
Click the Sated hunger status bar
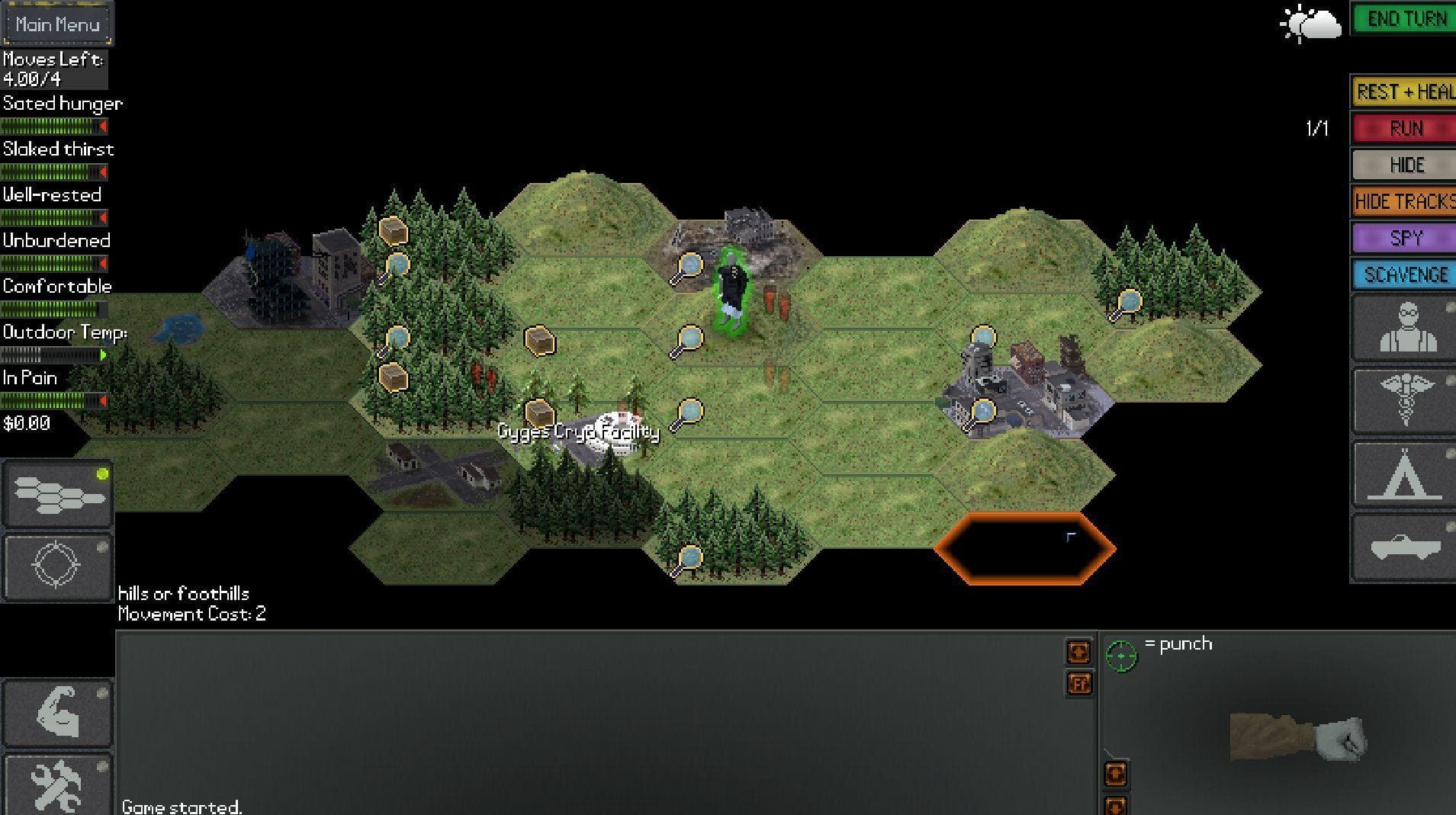(x=52, y=126)
